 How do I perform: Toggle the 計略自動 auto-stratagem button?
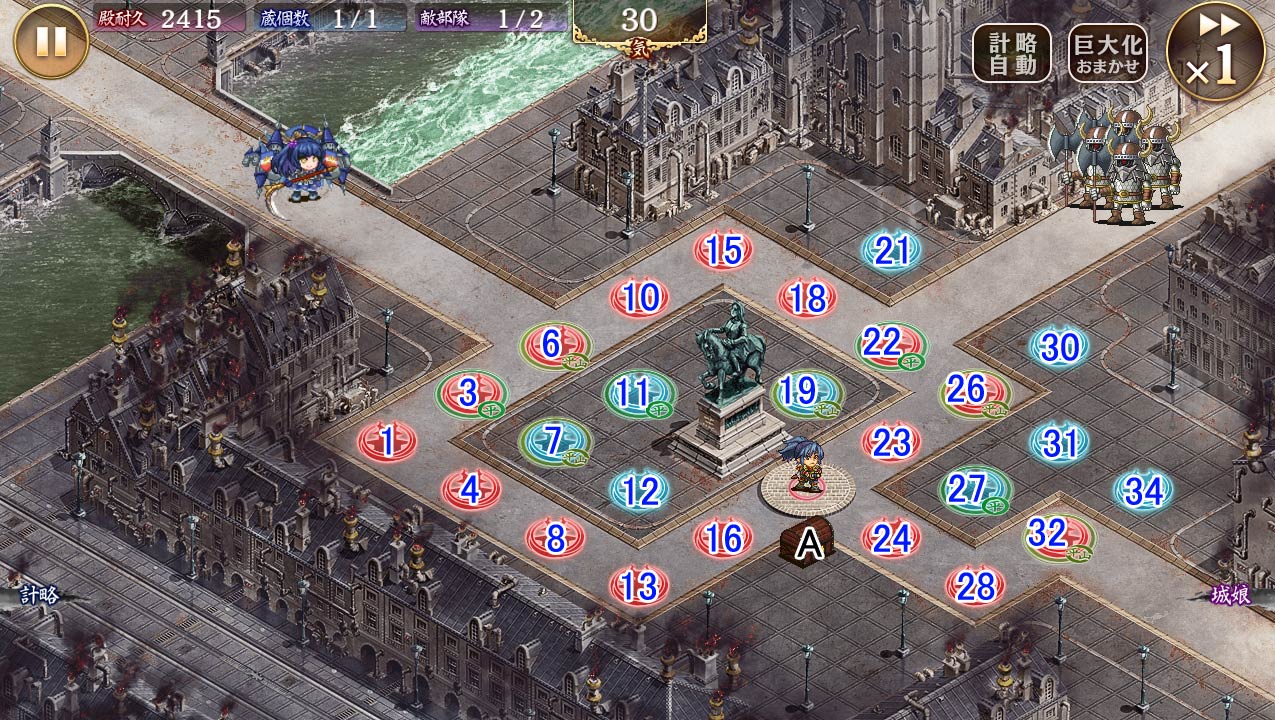pyautogui.click(x=1011, y=54)
